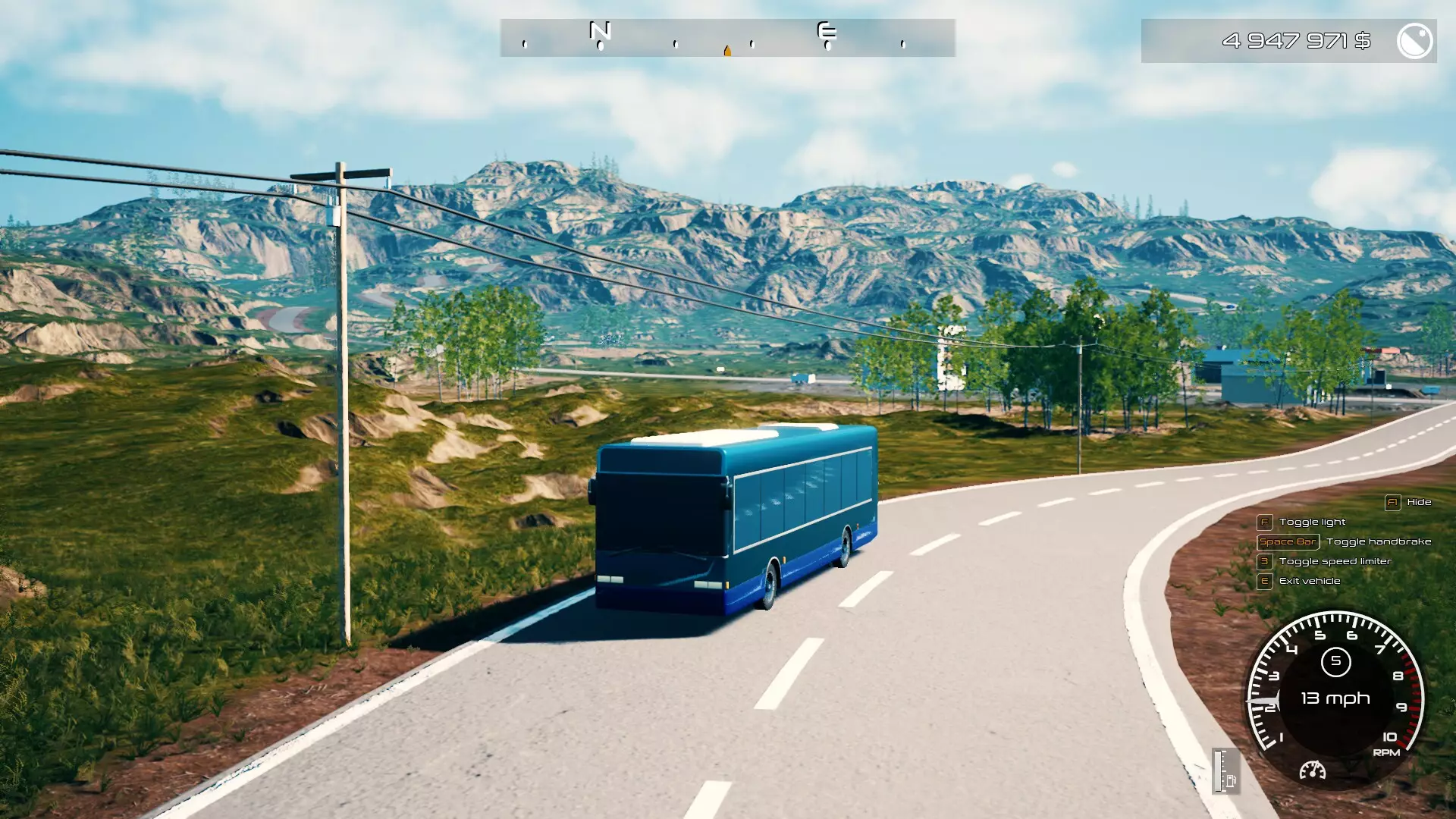The height and width of the screenshot is (819, 1456).
Task: Click the 13 mph speed readout
Action: (1335, 698)
